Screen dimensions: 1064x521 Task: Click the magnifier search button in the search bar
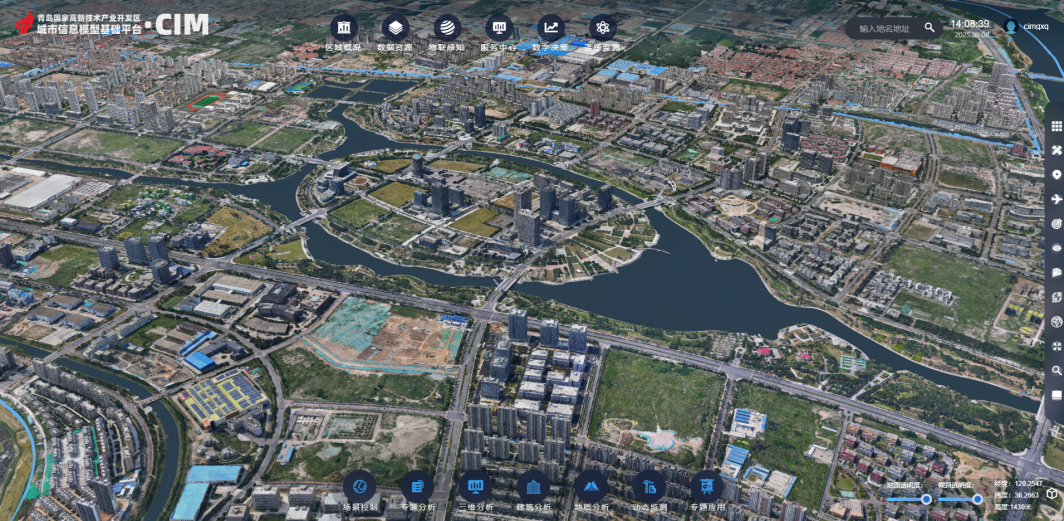tap(930, 28)
